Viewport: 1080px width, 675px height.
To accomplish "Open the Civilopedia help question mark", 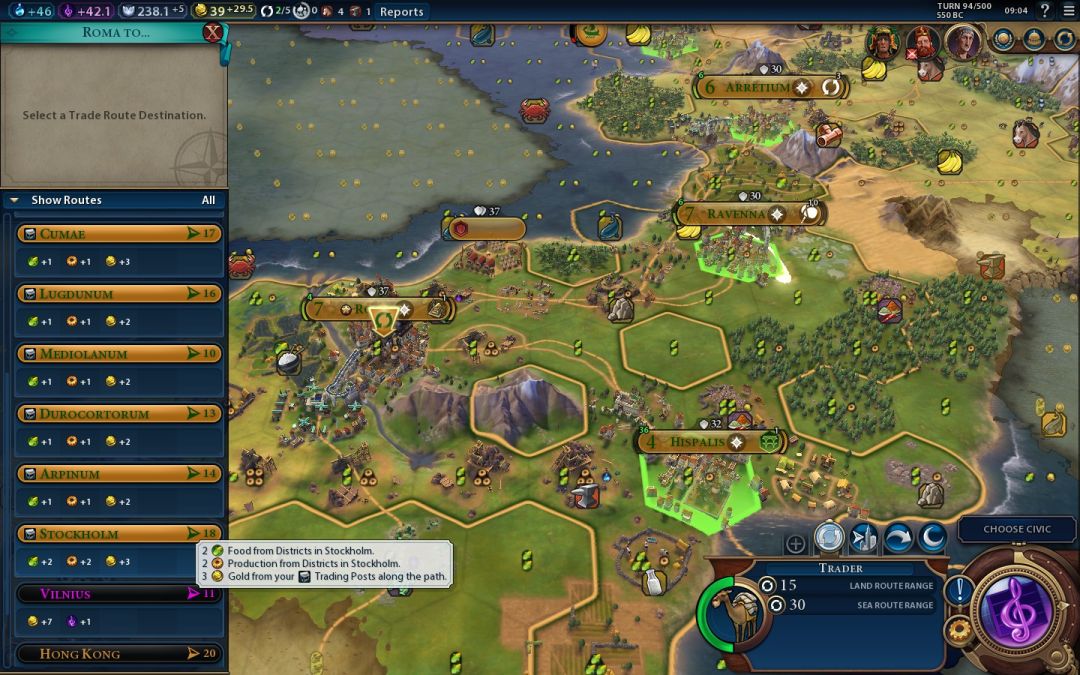I will [x=1044, y=11].
